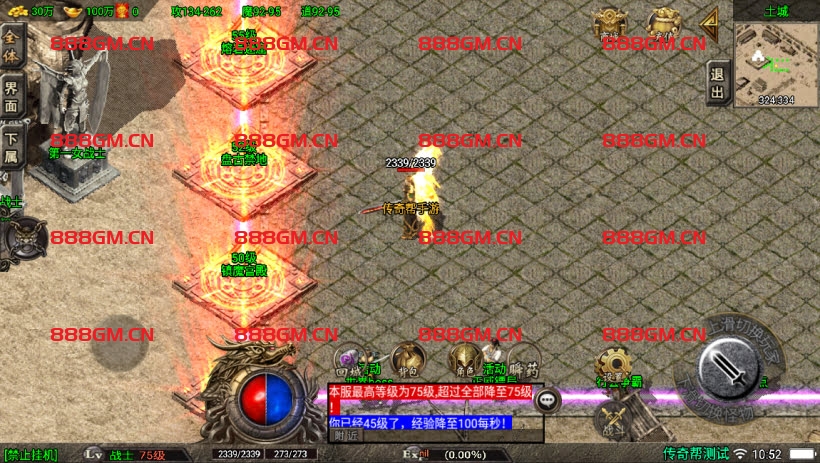
Task: Tap the large sword attack button
Action: click(728, 367)
